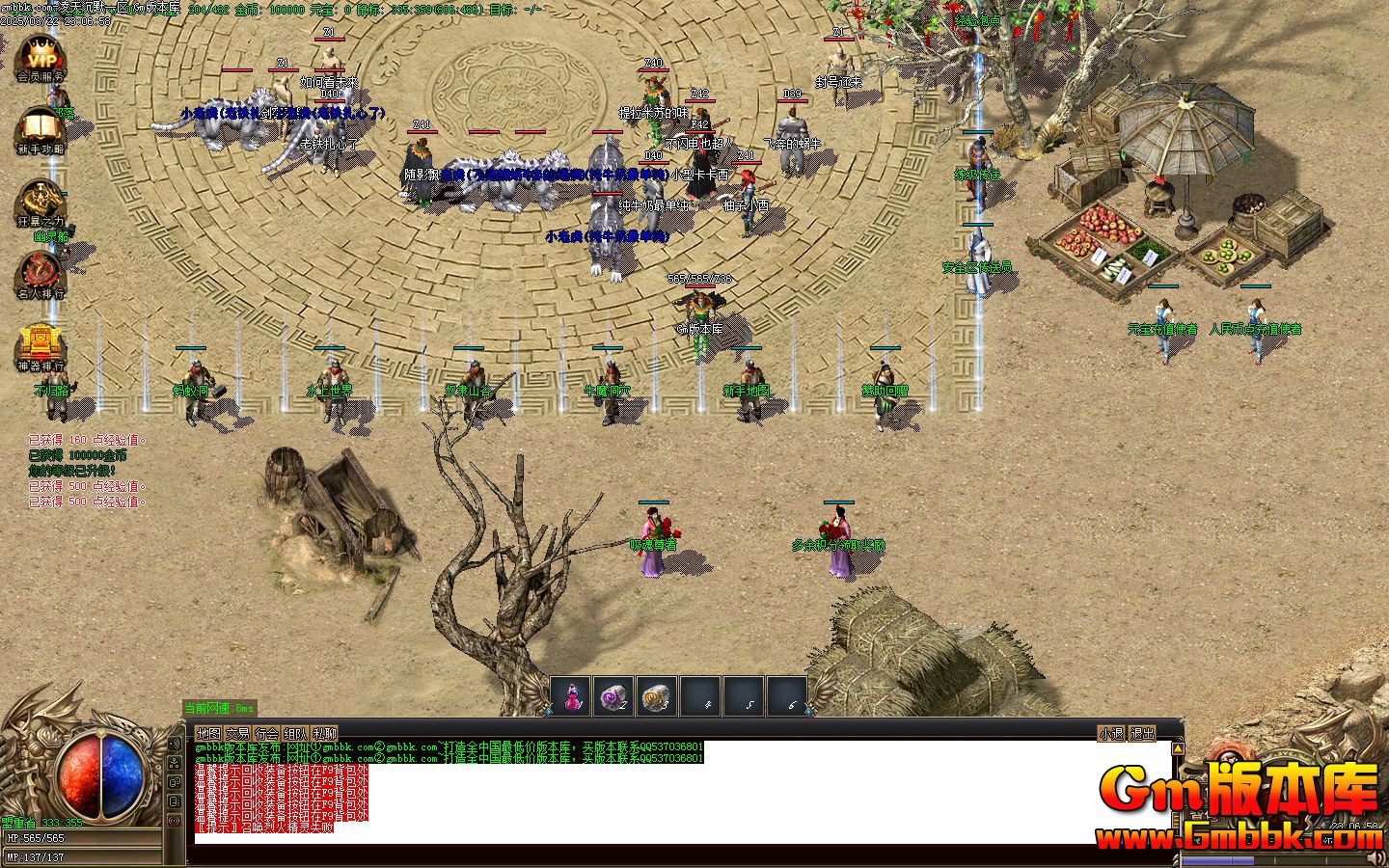The height and width of the screenshot is (868, 1389).
Task: Click the 退出 exit button
Action: point(1142,734)
